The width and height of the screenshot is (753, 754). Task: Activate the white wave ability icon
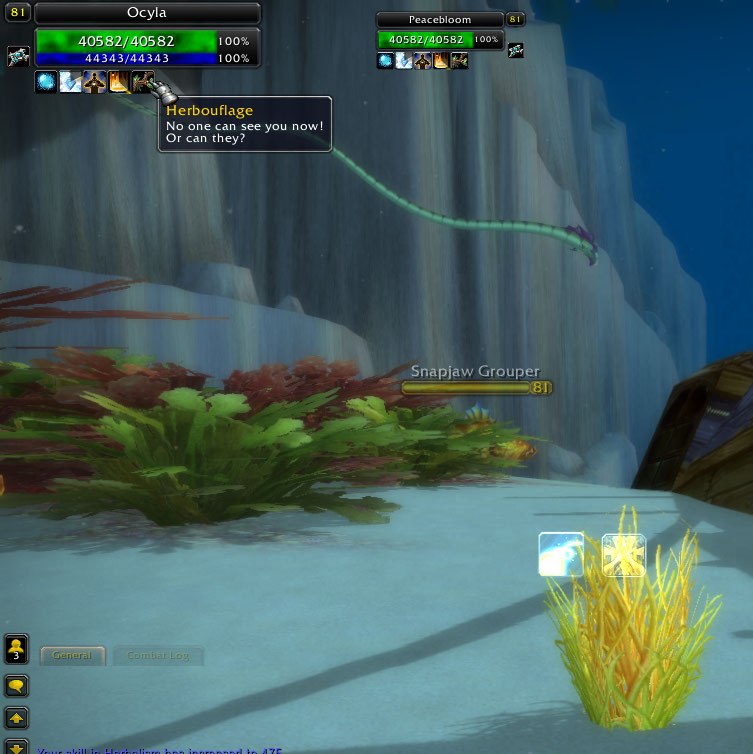(561, 554)
